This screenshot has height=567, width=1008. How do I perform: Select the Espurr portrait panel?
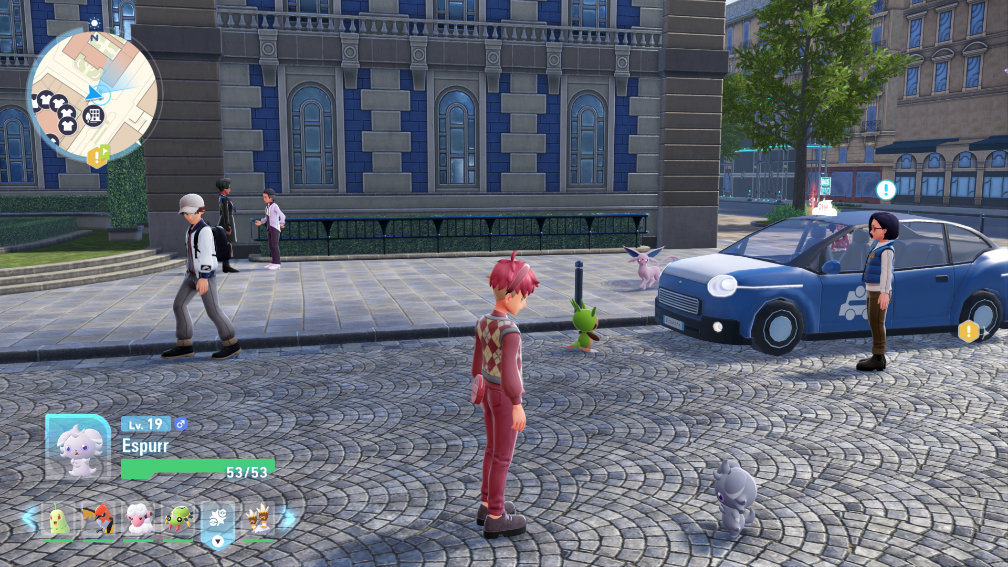pos(77,447)
